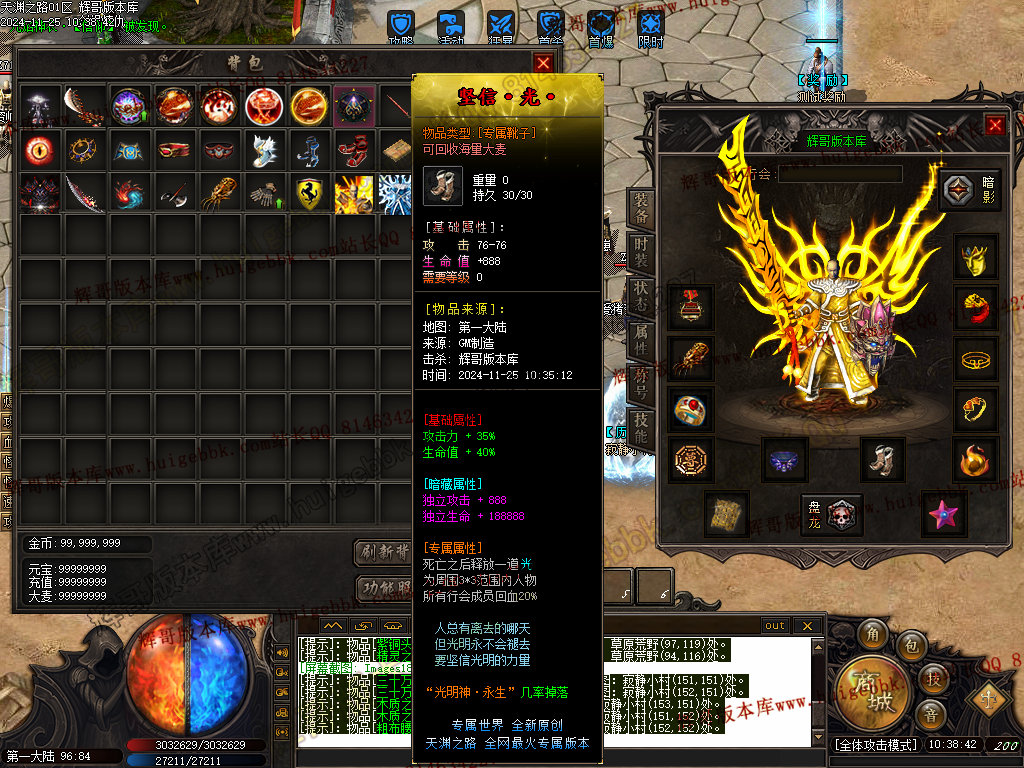The image size is (1024, 768).
Task: Select the red eye orb in backpack
Action: pyautogui.click(x=39, y=149)
